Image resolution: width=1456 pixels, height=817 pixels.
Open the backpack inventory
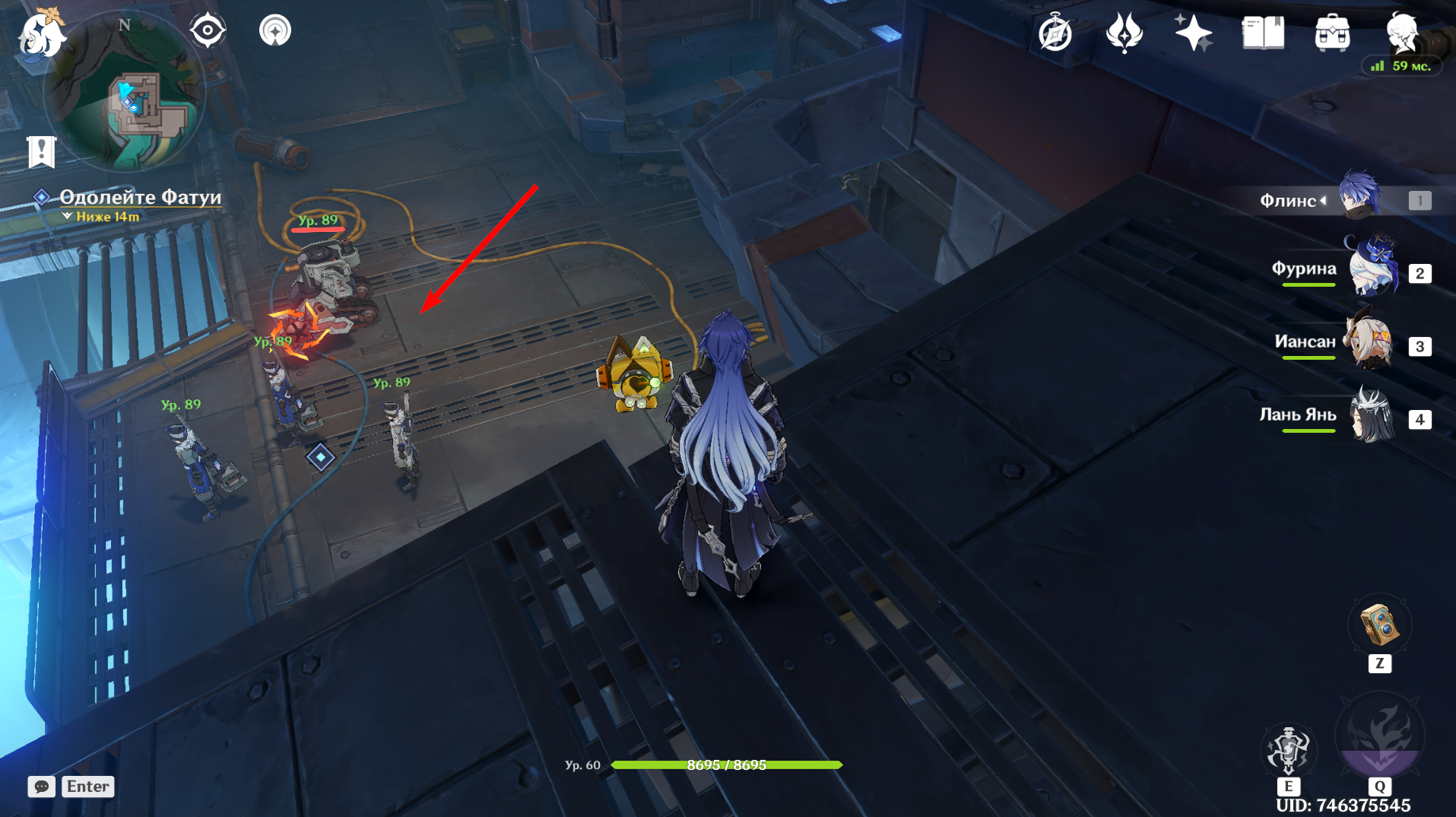(1332, 33)
